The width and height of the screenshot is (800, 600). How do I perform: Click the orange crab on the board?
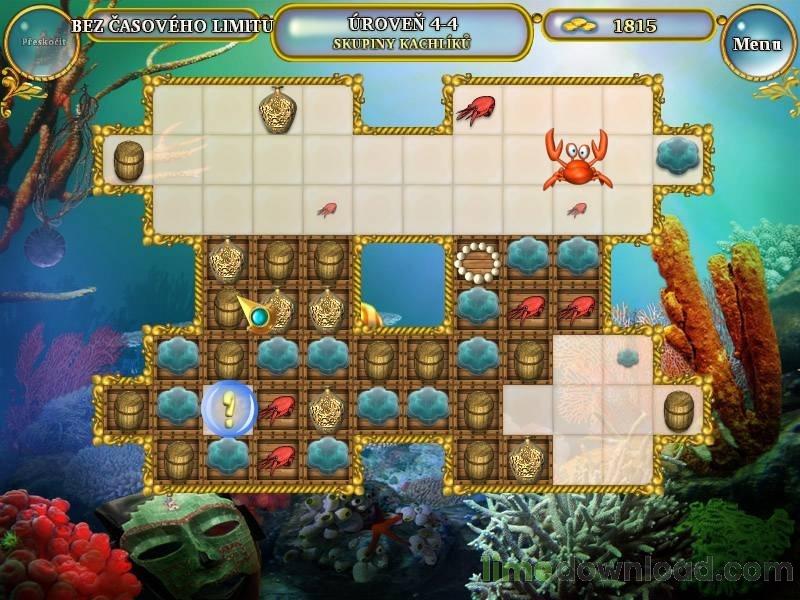click(577, 160)
